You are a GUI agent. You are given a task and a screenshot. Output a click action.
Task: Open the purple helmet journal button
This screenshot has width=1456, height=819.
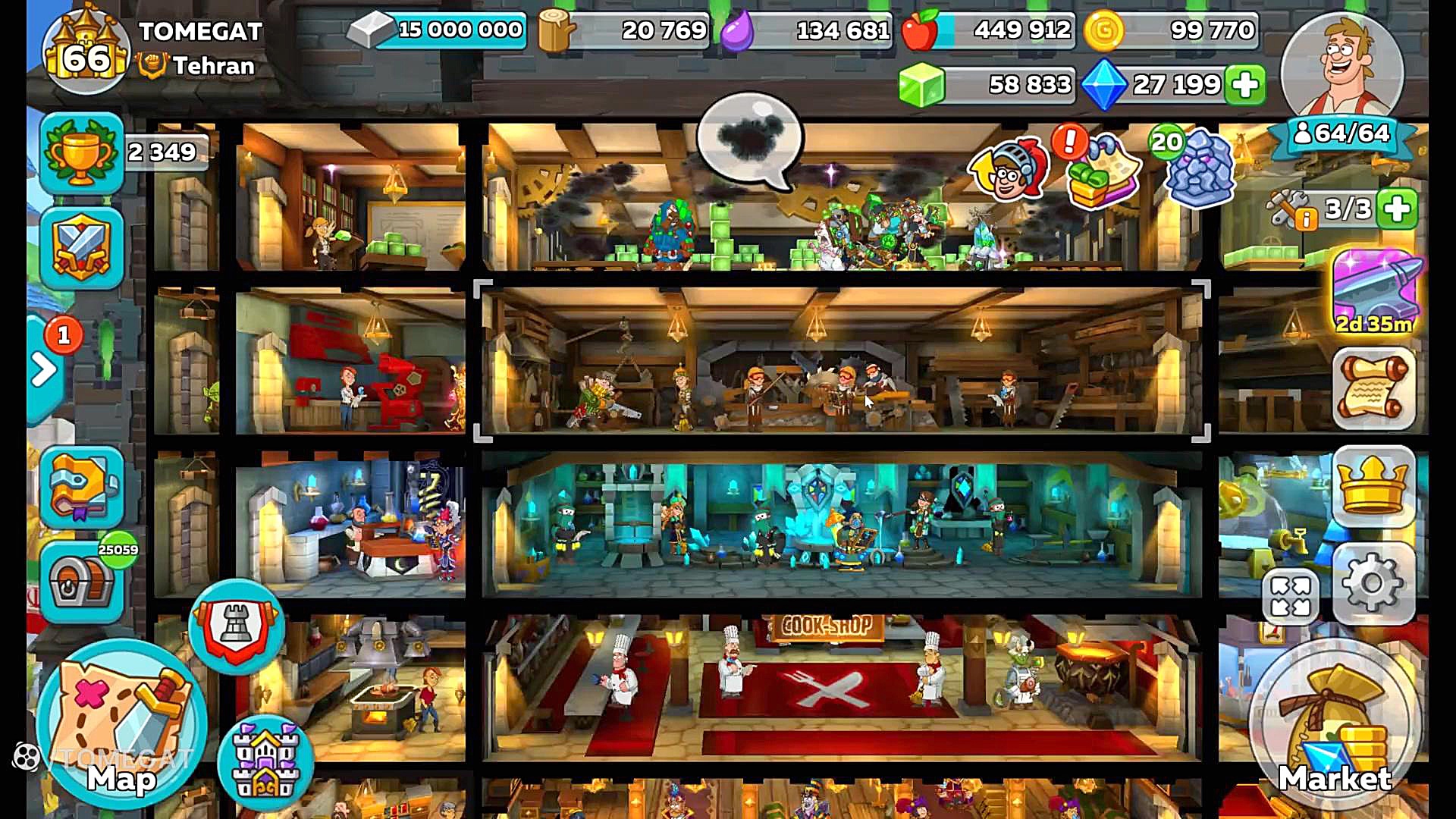pyautogui.click(x=82, y=486)
